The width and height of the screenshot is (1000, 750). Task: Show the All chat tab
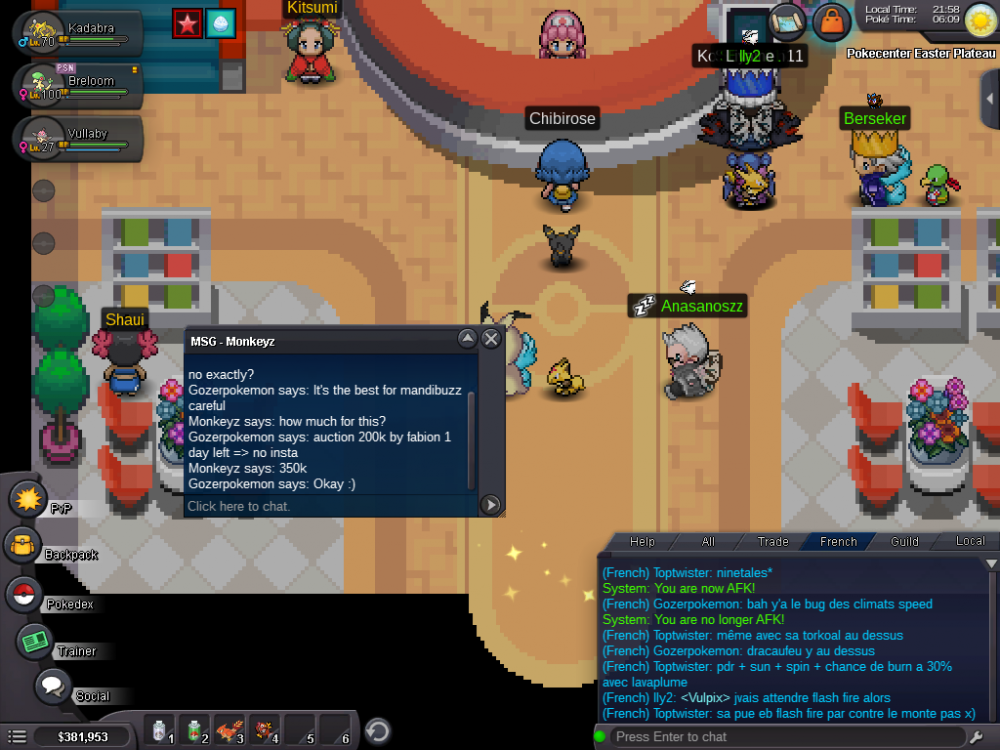point(708,541)
